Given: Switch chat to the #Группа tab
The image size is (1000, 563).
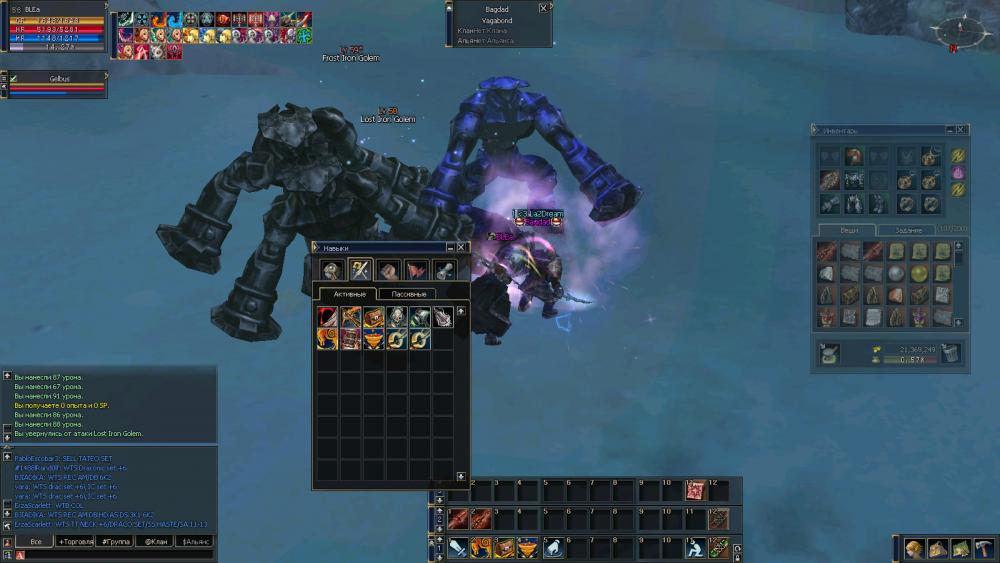Looking at the screenshot, I should click(x=116, y=541).
